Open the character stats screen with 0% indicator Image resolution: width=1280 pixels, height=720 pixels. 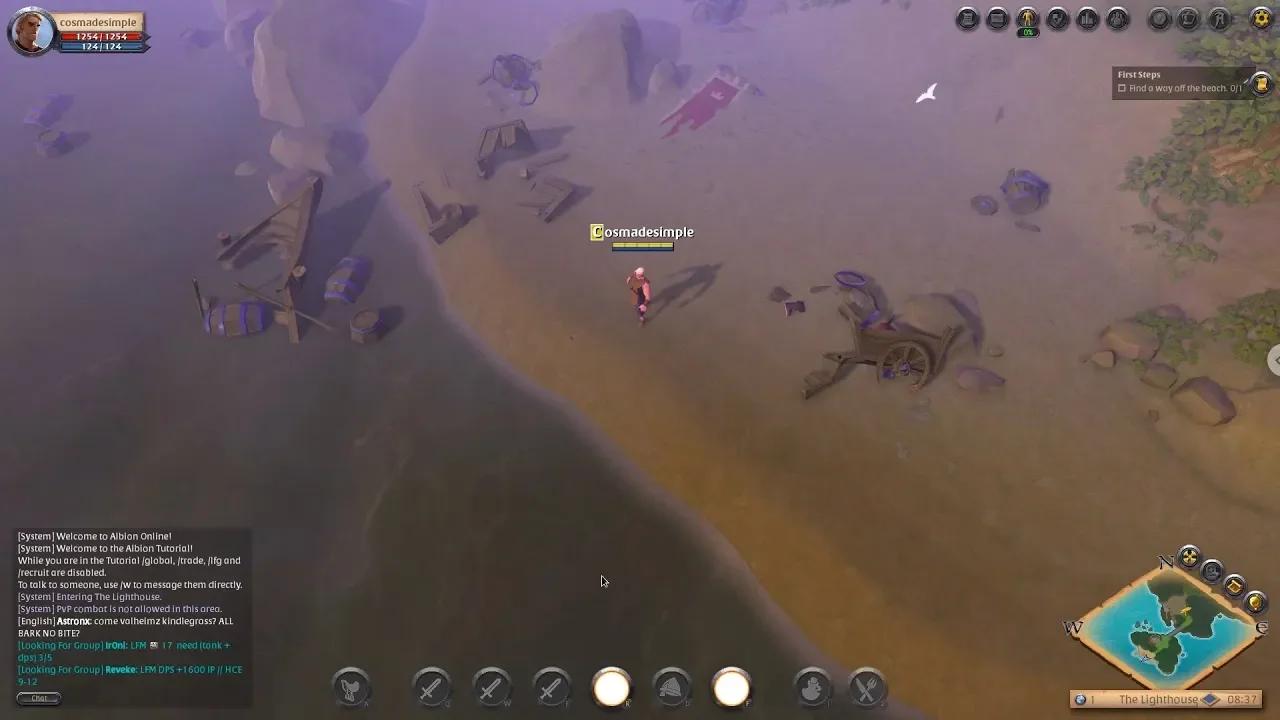point(1026,19)
